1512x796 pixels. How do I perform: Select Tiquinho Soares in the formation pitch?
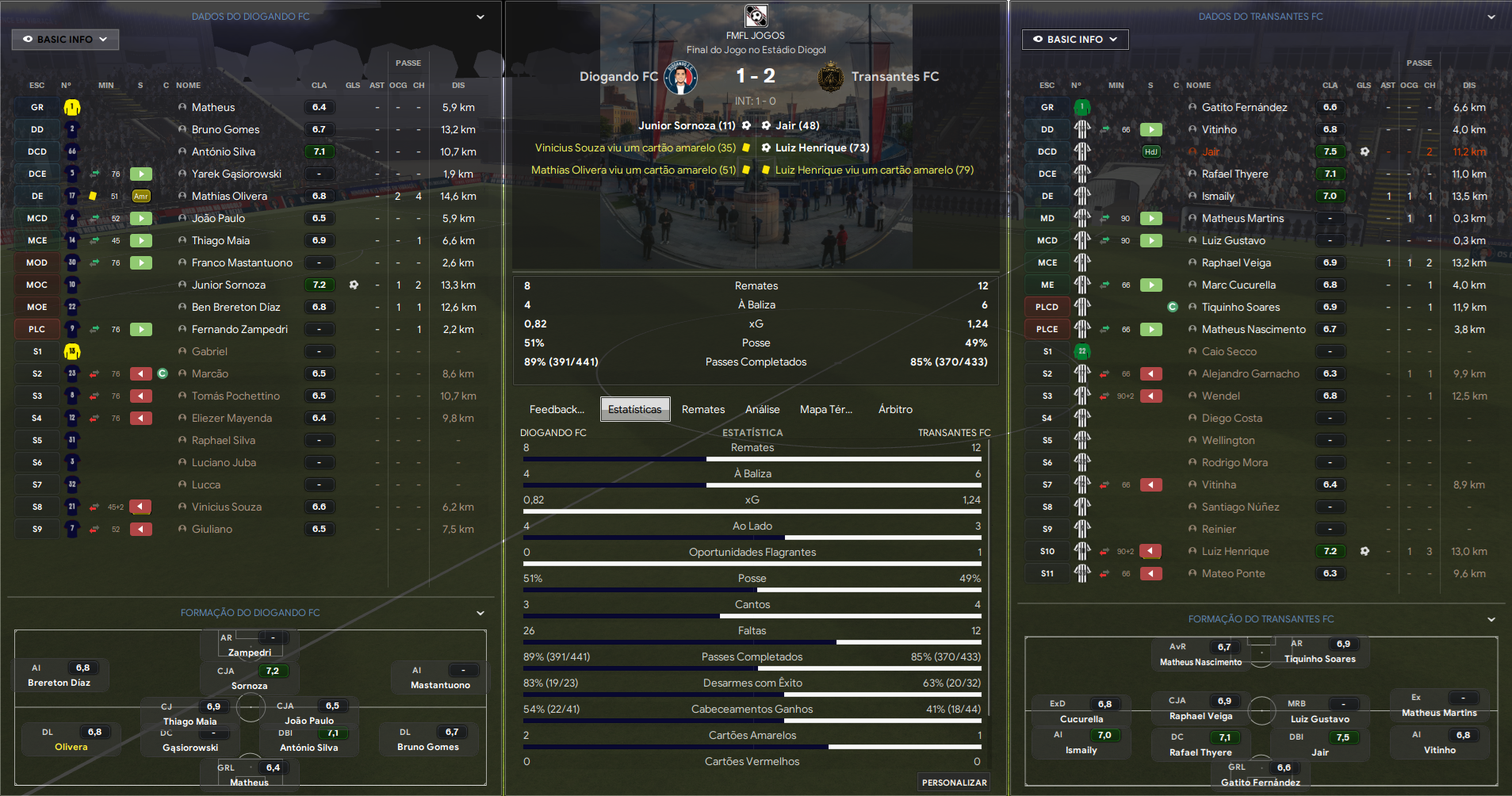tap(1319, 659)
